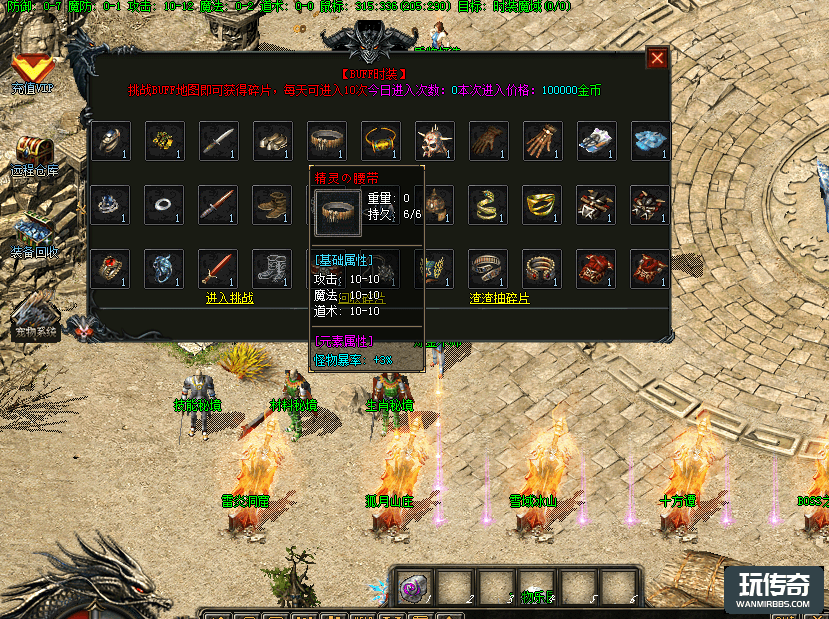Close the BUFF set panel
829x619 pixels.
click(657, 58)
